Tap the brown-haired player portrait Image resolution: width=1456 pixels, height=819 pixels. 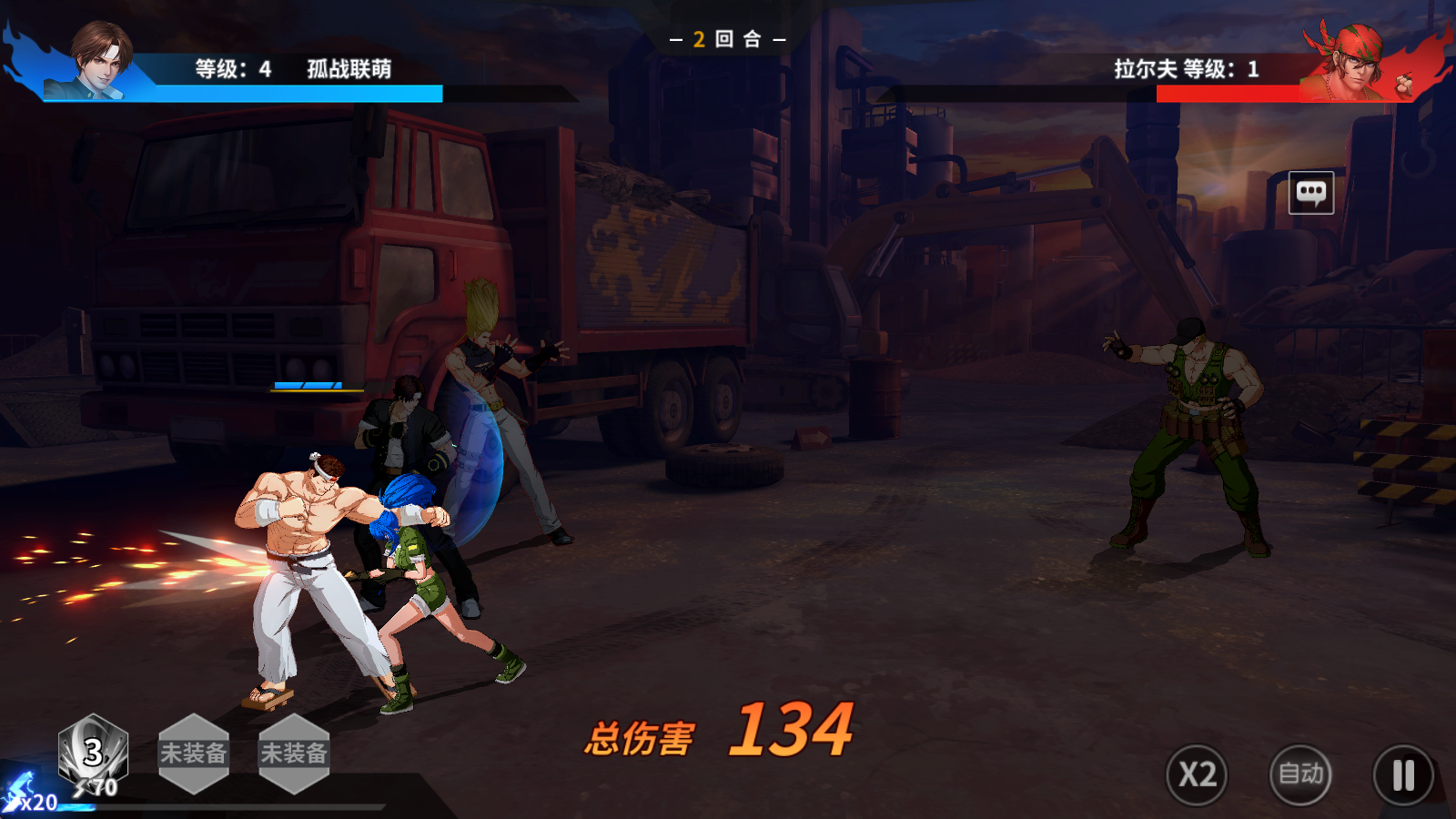[x=98, y=60]
